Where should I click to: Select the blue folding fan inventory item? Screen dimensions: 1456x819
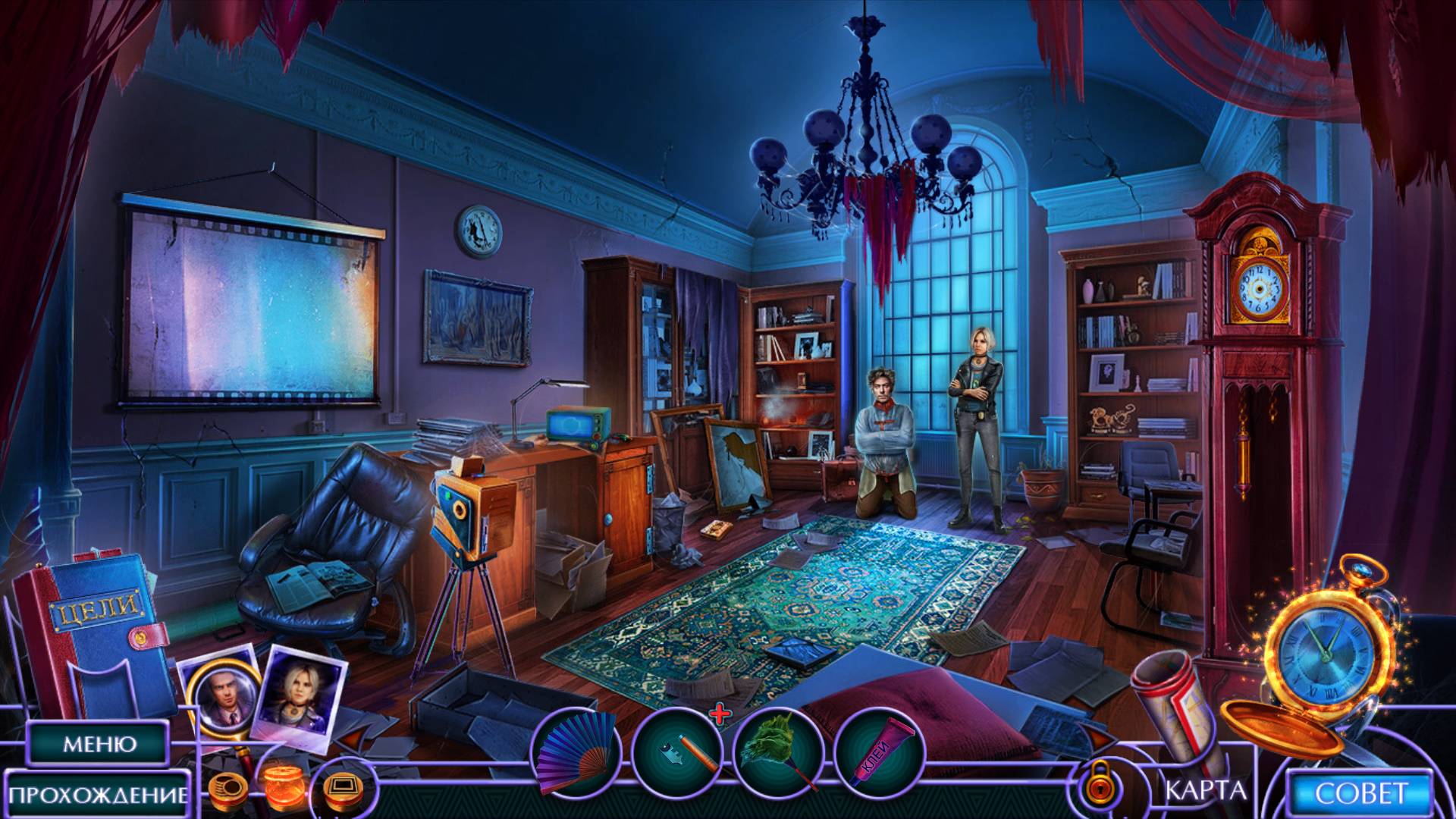pyautogui.click(x=577, y=753)
